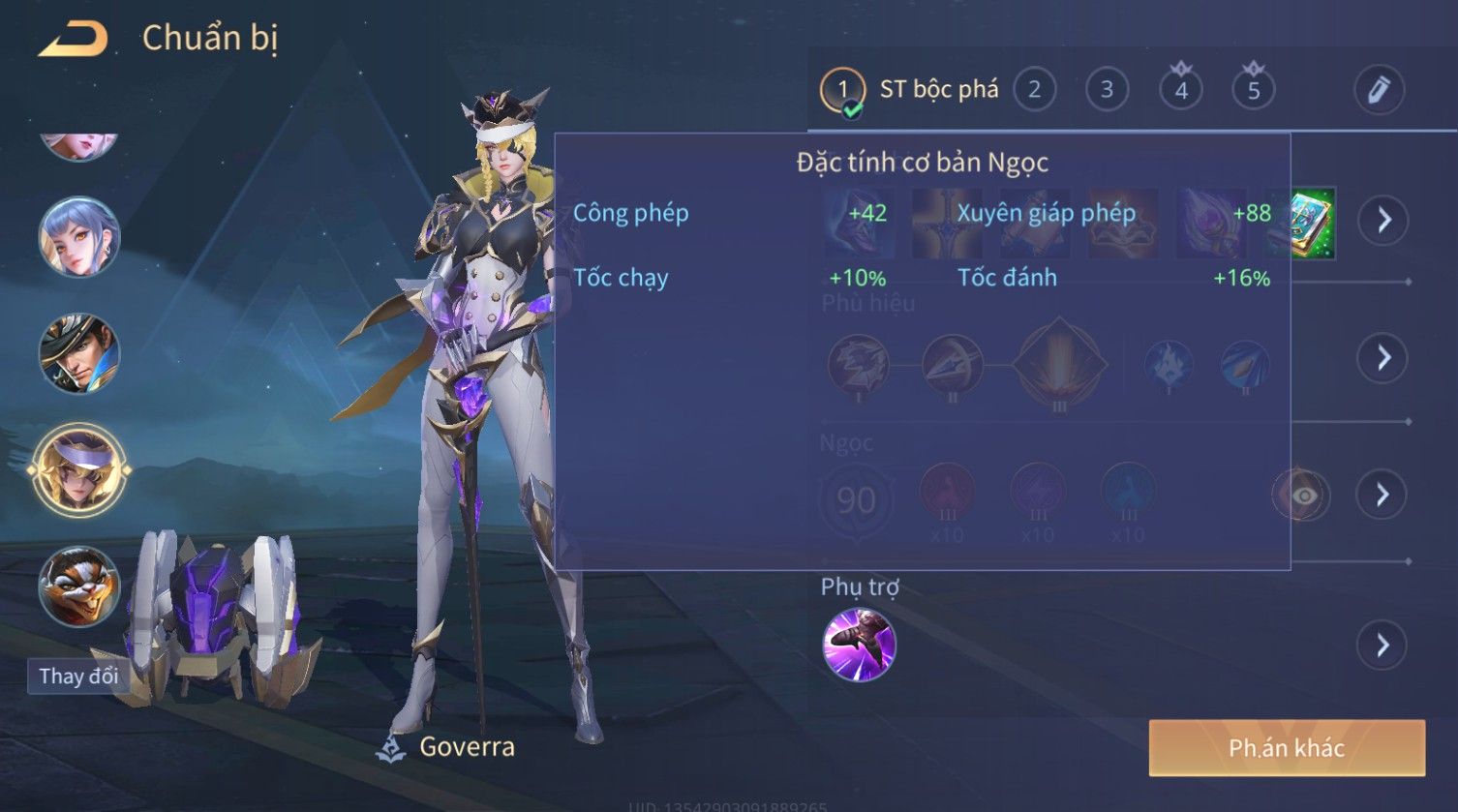The height and width of the screenshot is (812, 1458).
Task: Open the Phụ trợ section arrow
Action: (1383, 645)
